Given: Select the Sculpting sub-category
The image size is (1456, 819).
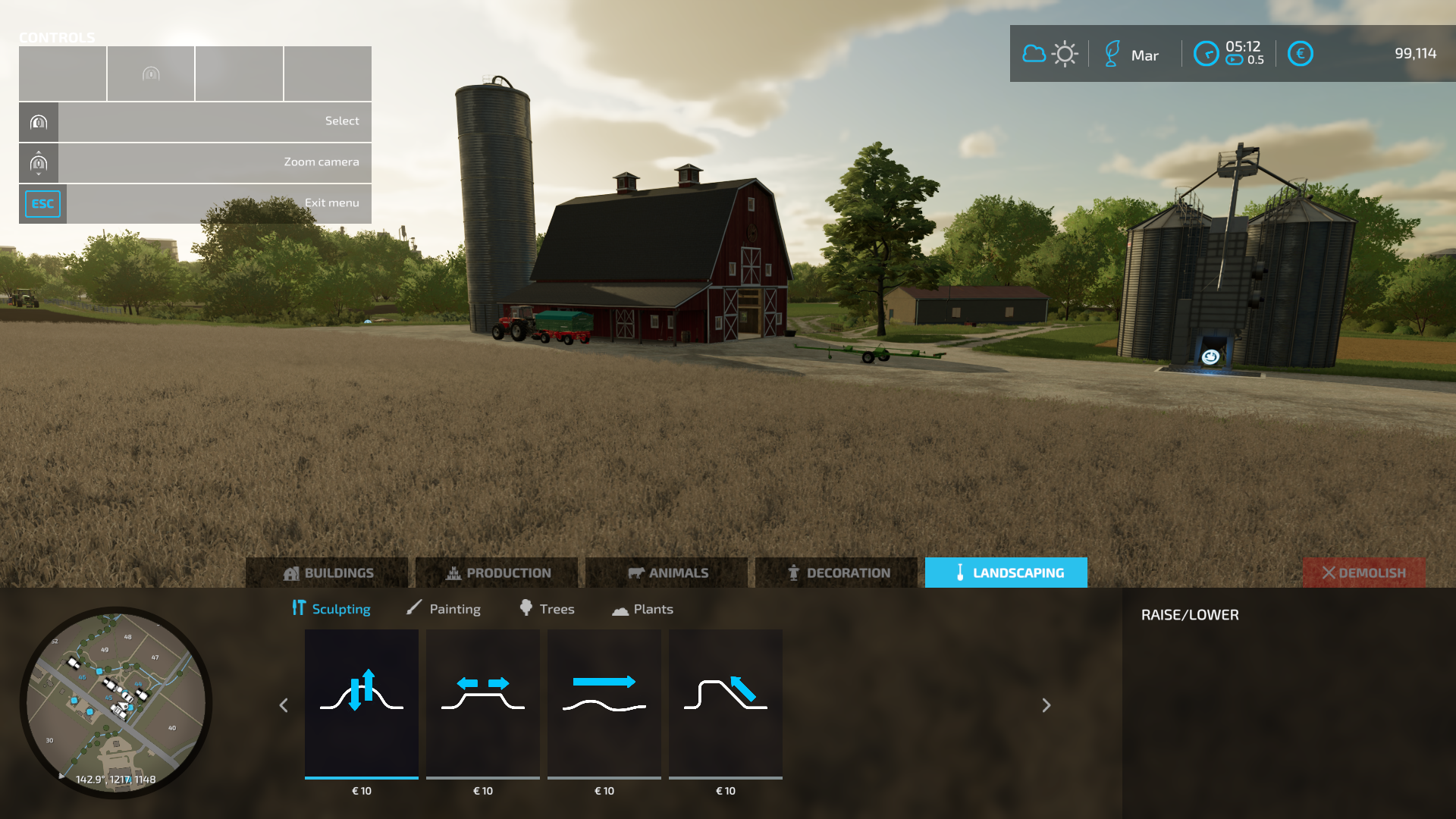Looking at the screenshot, I should [331, 609].
